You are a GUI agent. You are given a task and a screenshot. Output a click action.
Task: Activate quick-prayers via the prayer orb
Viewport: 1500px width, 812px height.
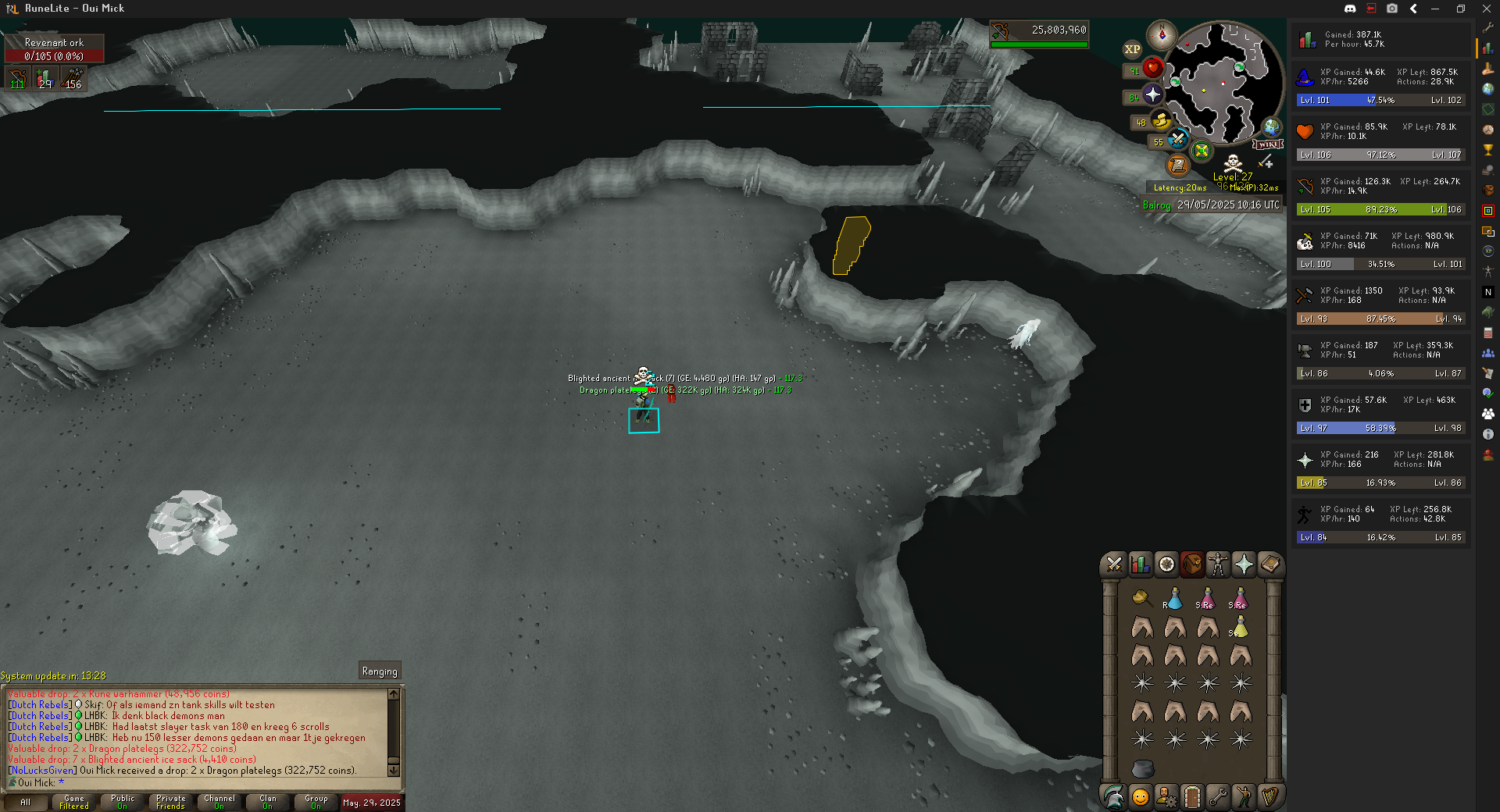[1152, 95]
